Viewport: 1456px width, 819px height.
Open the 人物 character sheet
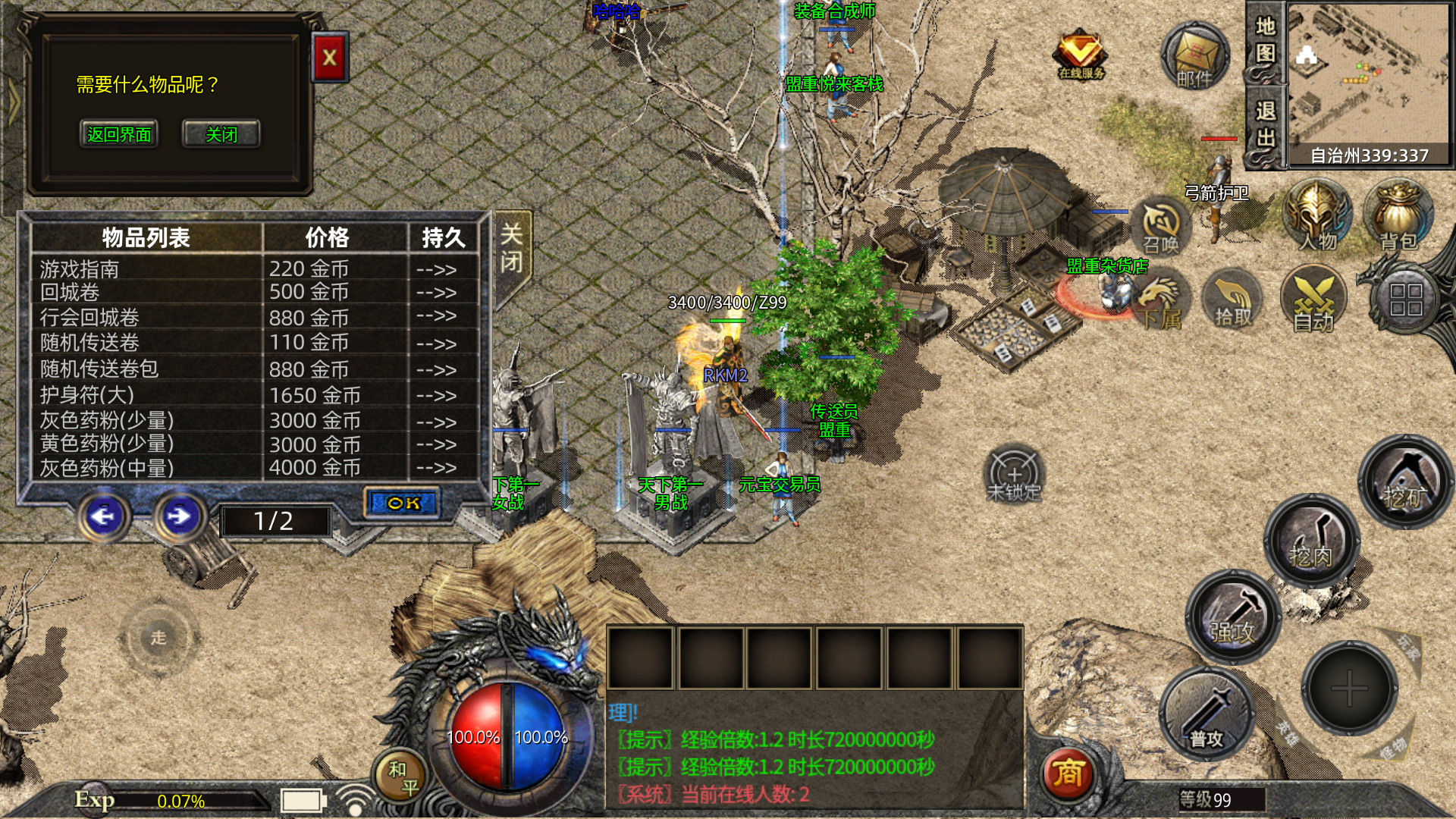[x=1317, y=216]
